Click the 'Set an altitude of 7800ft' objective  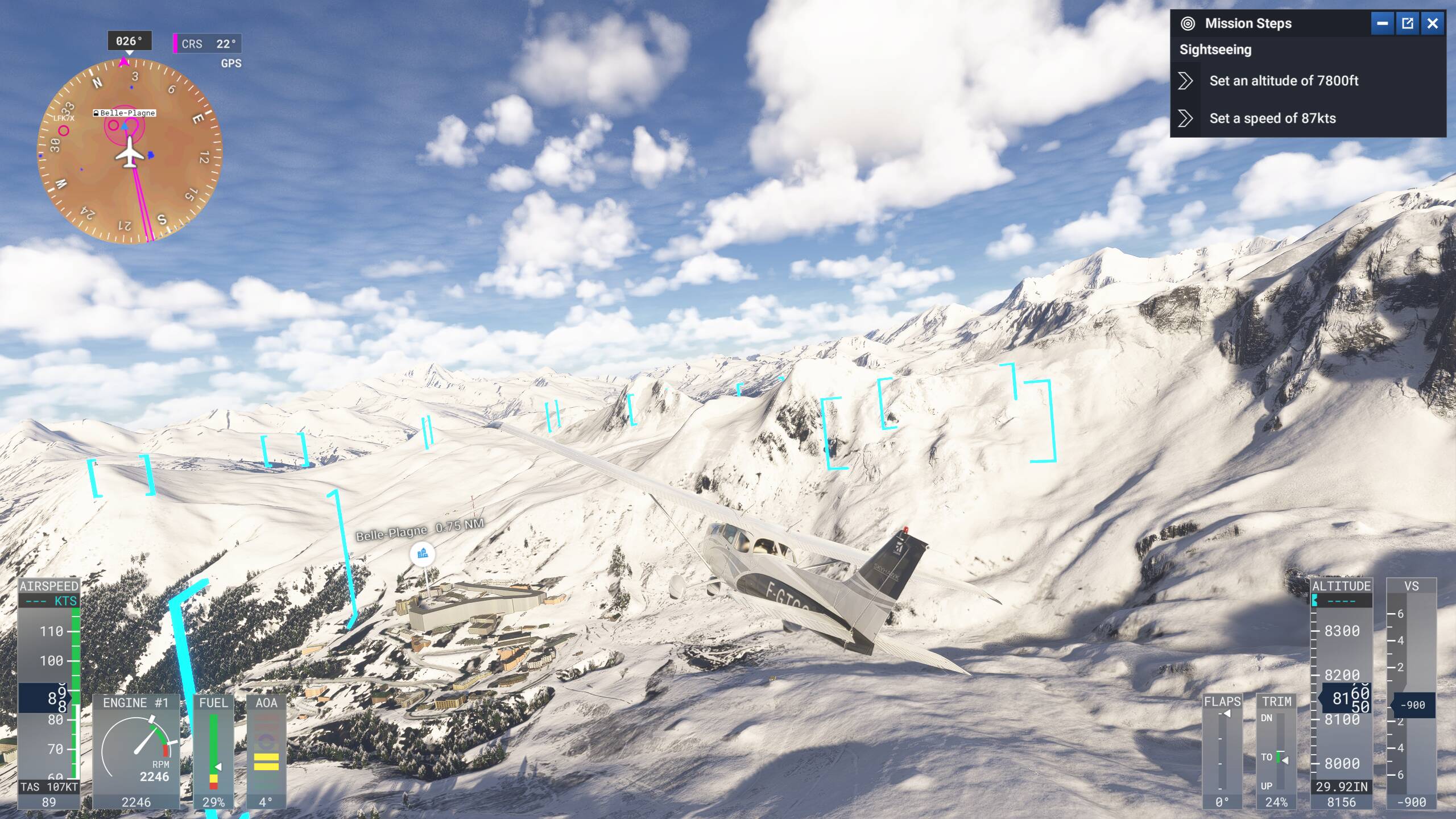(1283, 81)
